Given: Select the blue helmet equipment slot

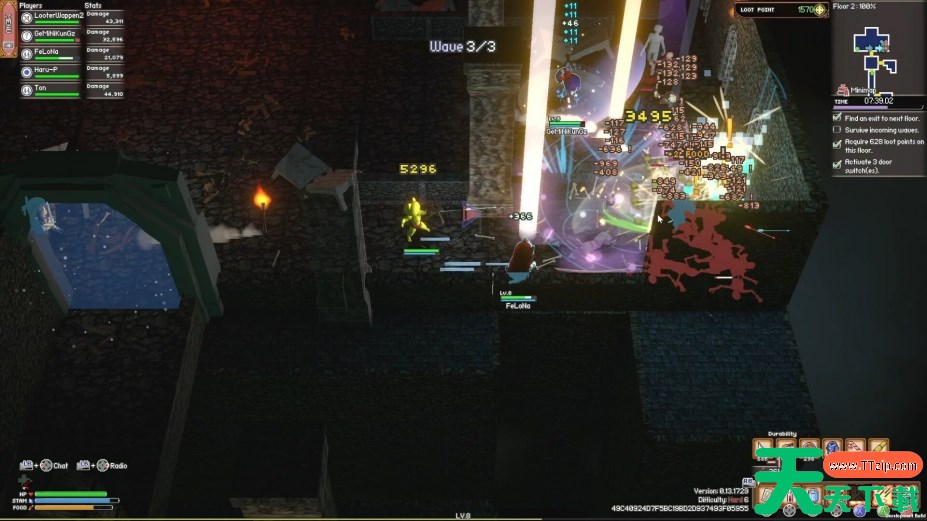Looking at the screenshot, I should (834, 446).
